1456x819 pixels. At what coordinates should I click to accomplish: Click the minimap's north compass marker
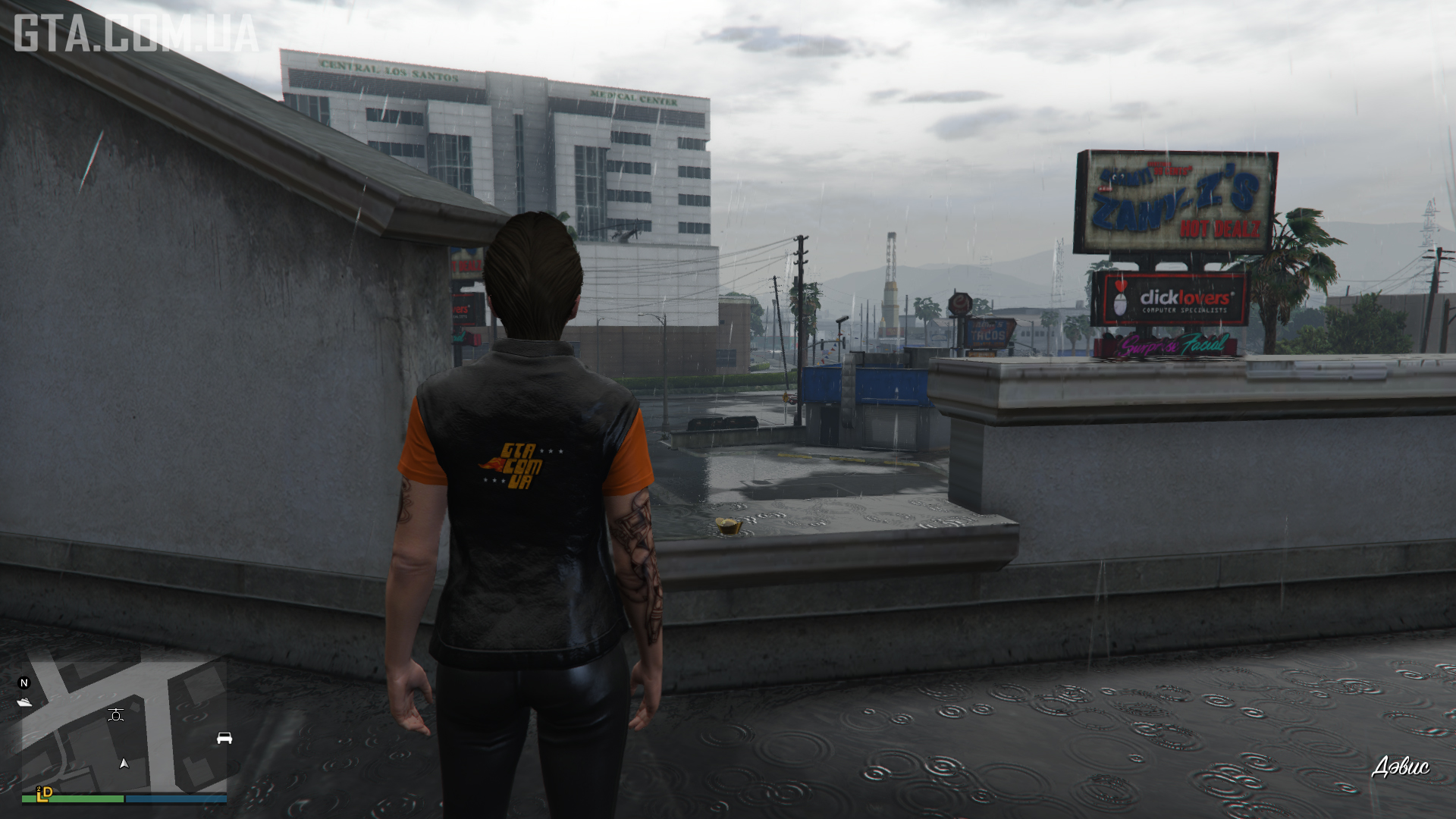point(24,683)
